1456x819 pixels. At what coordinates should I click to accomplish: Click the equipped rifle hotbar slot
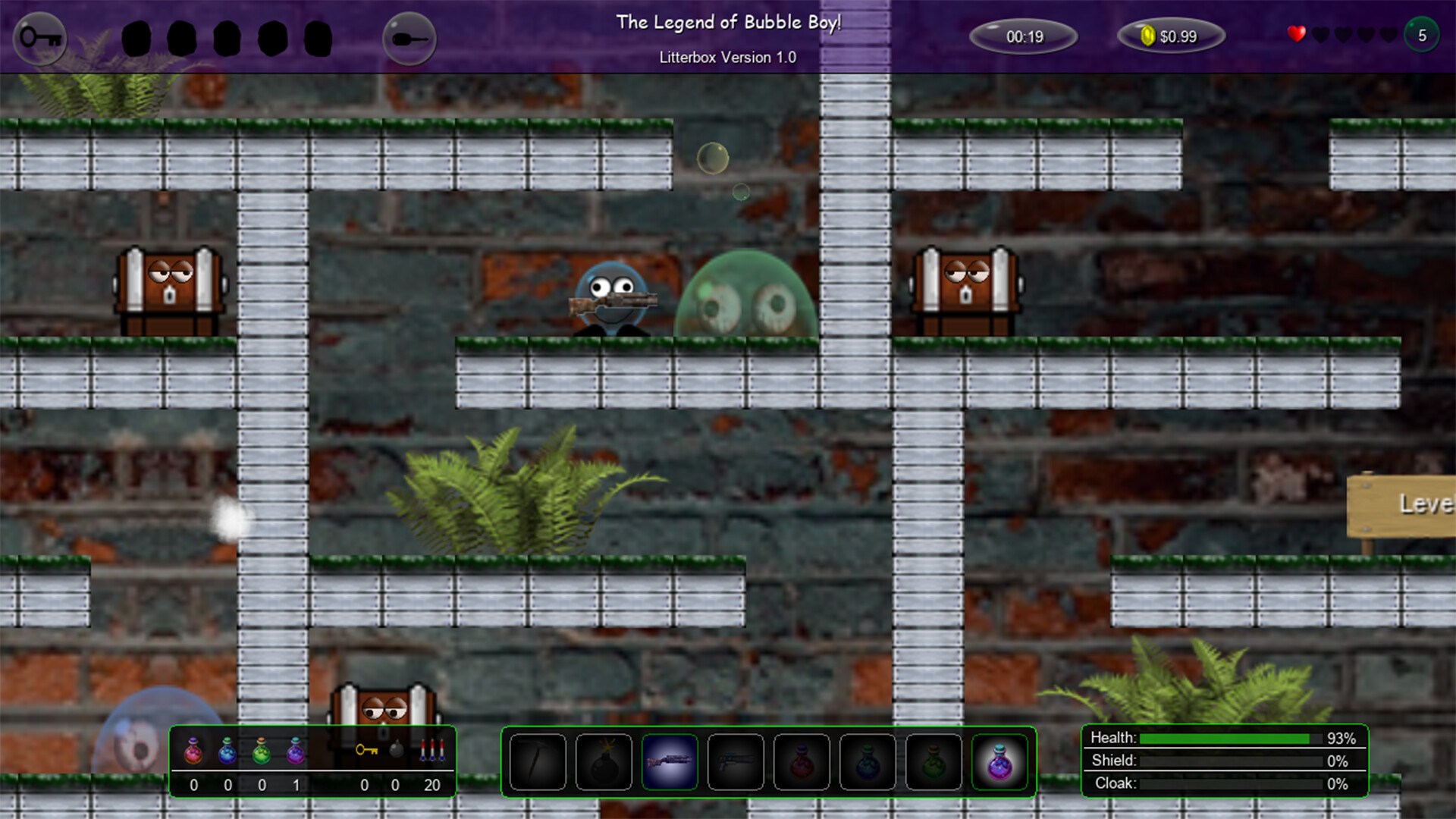(x=670, y=762)
